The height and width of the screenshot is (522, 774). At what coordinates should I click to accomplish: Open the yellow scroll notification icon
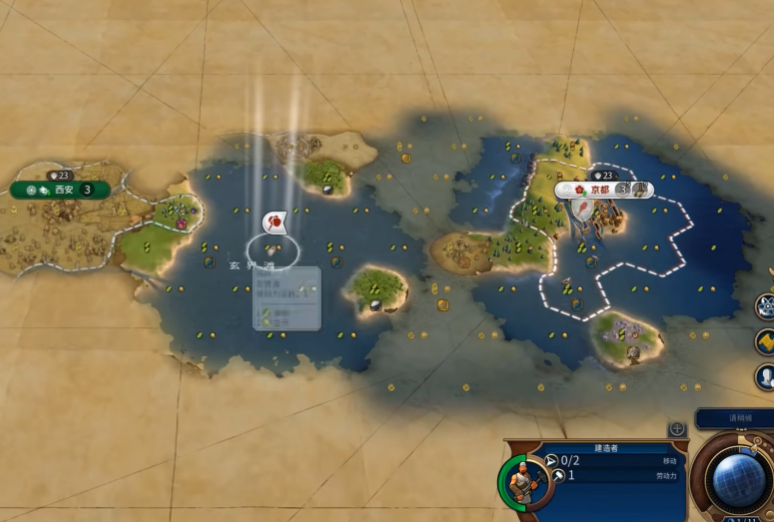765,342
